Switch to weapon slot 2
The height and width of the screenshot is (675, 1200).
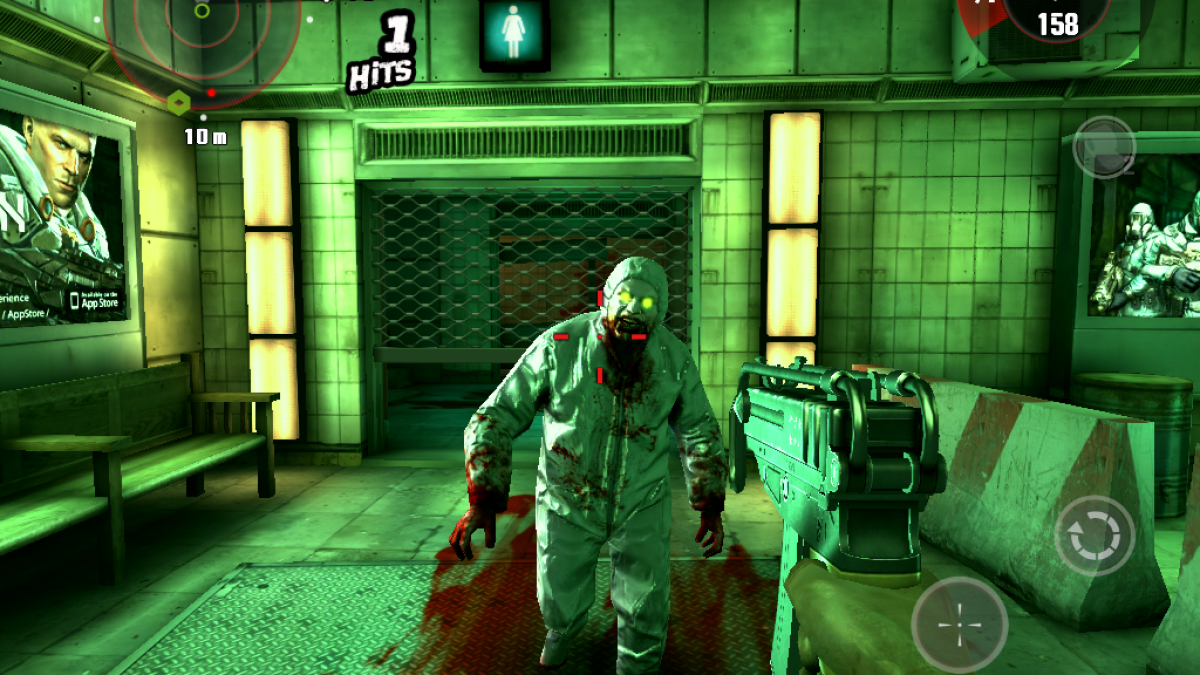[x=1104, y=148]
